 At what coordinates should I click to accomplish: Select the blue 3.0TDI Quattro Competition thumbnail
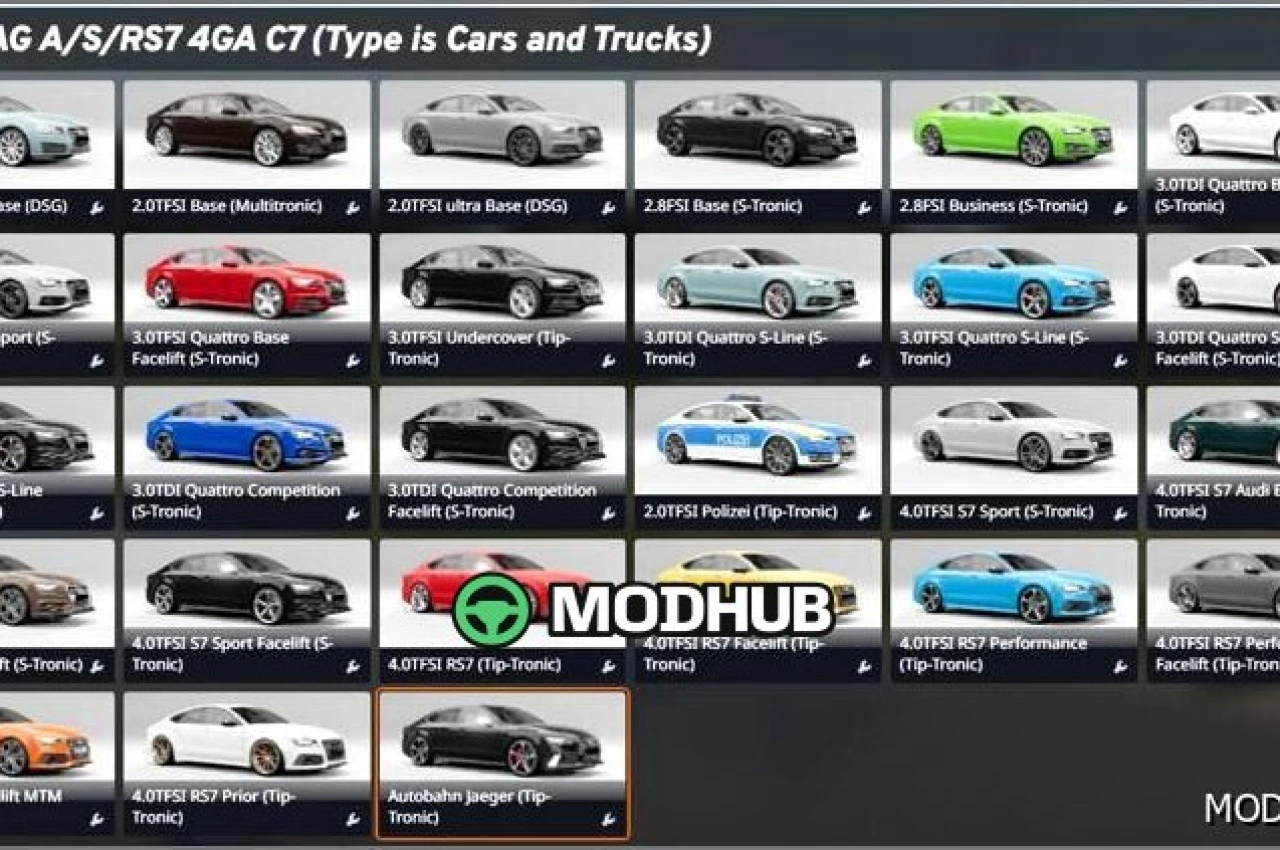pos(244,437)
